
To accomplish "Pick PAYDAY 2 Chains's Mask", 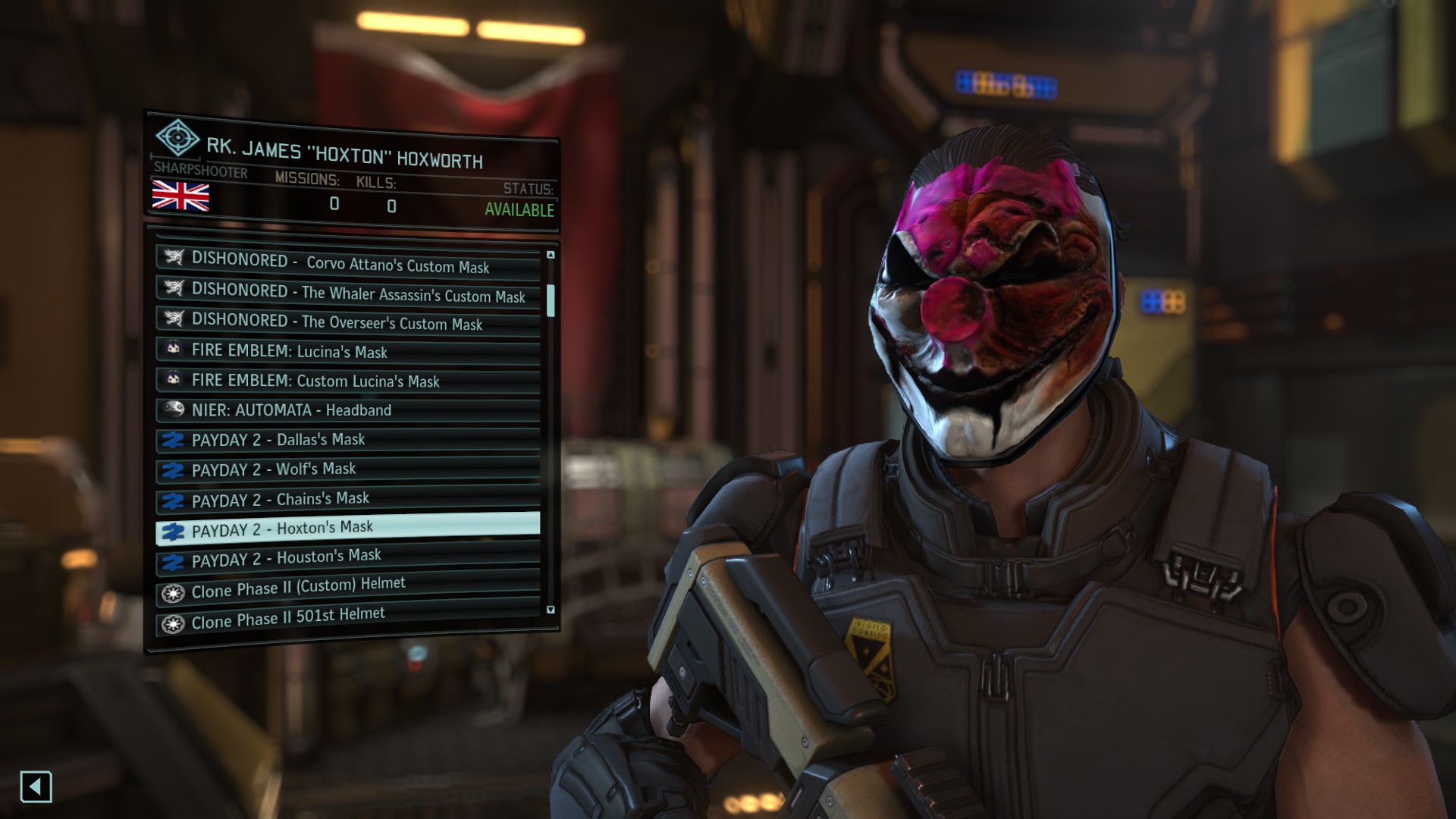I will pyautogui.click(x=349, y=499).
